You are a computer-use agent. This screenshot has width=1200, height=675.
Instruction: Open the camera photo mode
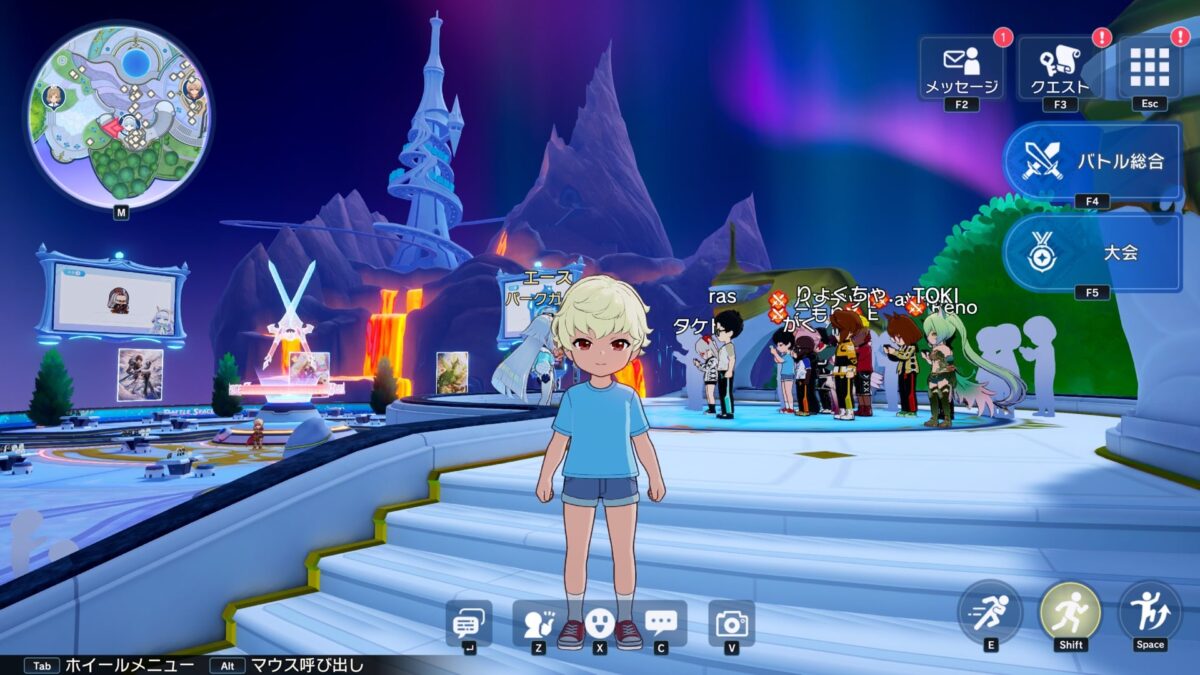732,624
